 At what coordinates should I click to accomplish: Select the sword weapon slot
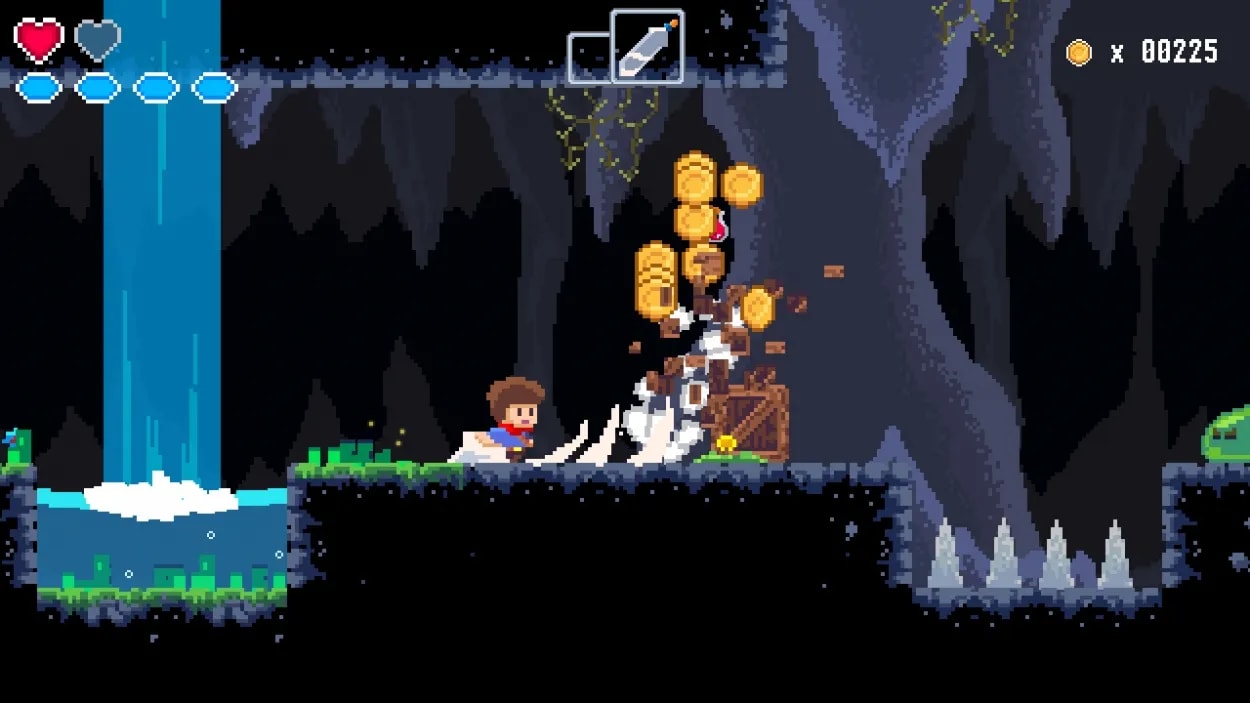(x=647, y=47)
